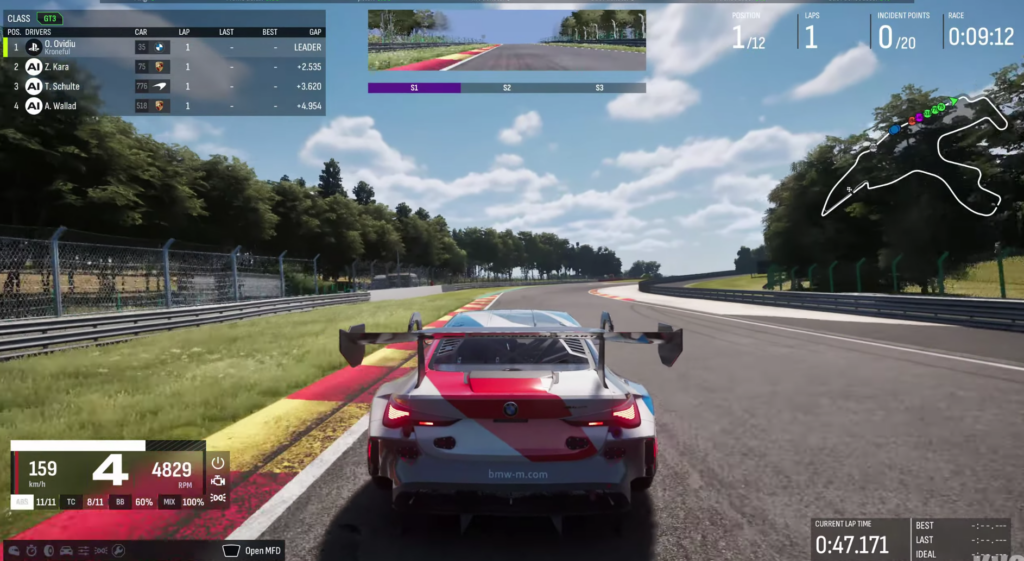Select the MIX fuel mixture label
The image size is (1024, 561).
[169, 502]
